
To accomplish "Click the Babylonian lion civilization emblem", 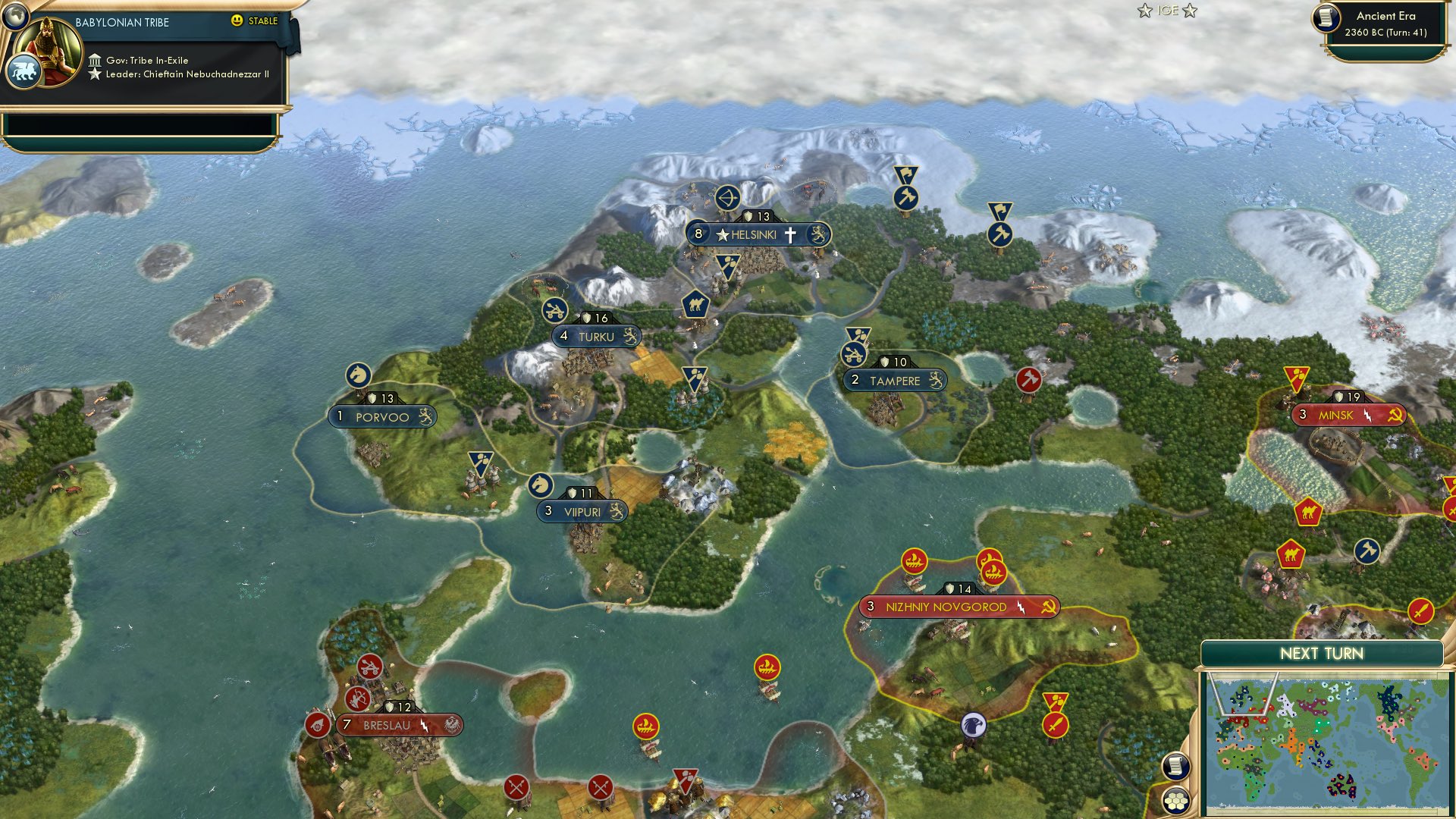I will 26,69.
